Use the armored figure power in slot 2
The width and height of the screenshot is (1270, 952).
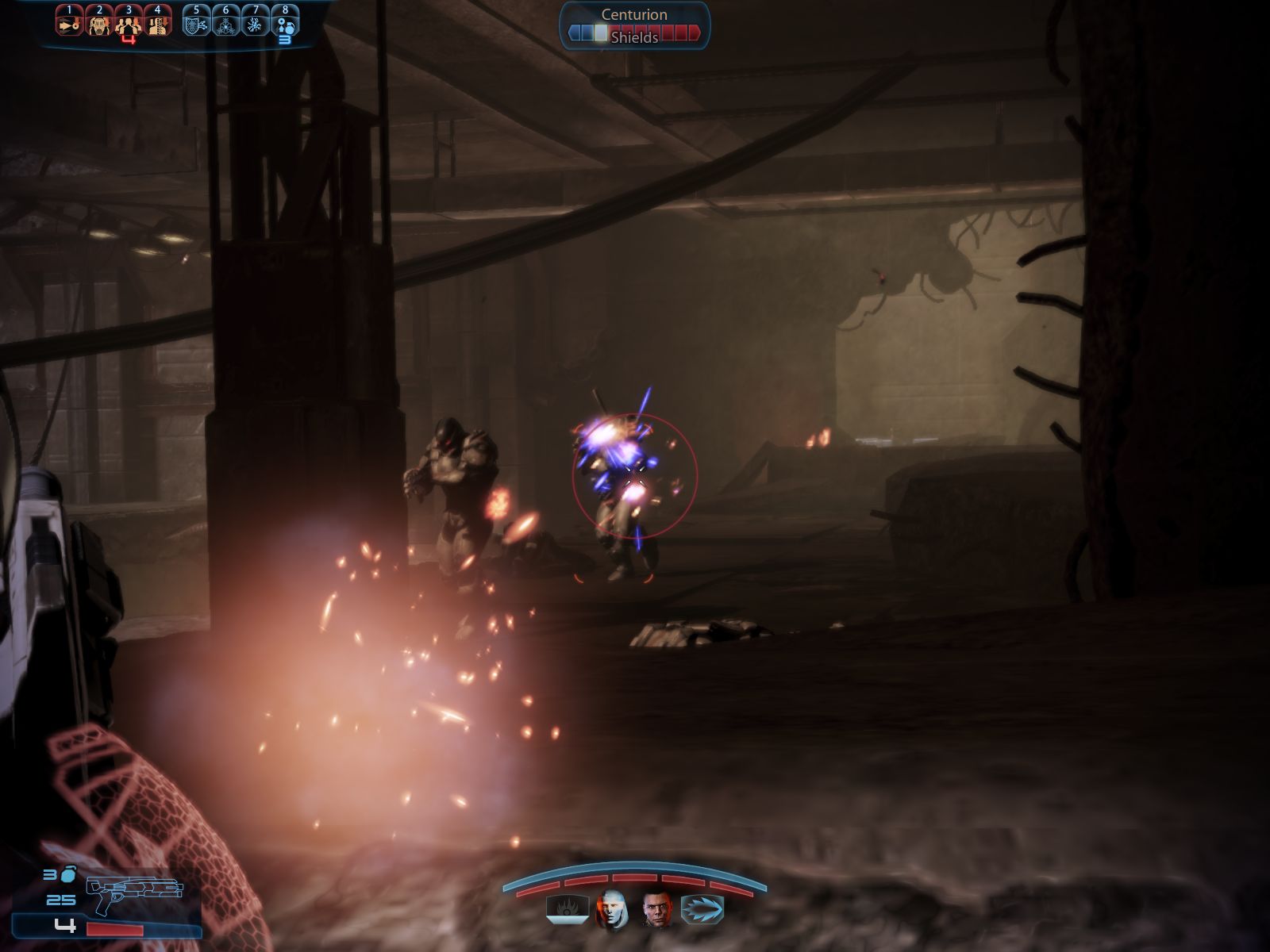pos(99,22)
